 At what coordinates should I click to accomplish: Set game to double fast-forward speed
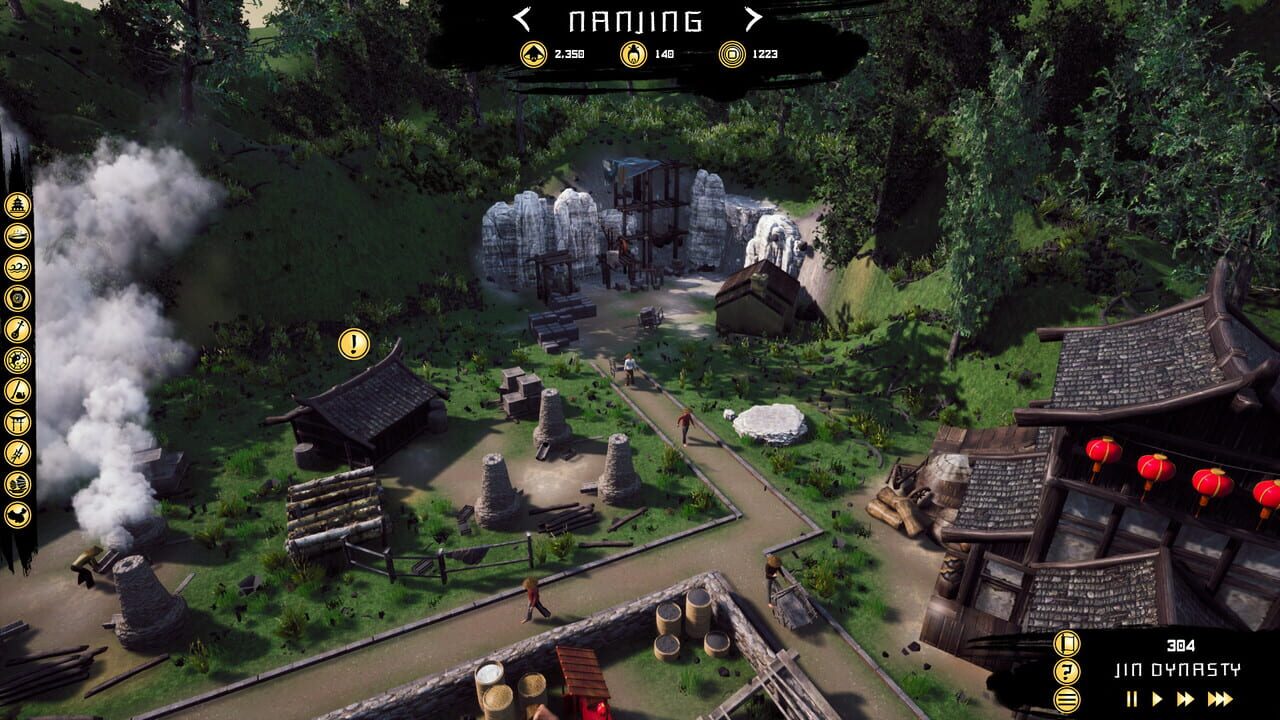[x=1187, y=699]
